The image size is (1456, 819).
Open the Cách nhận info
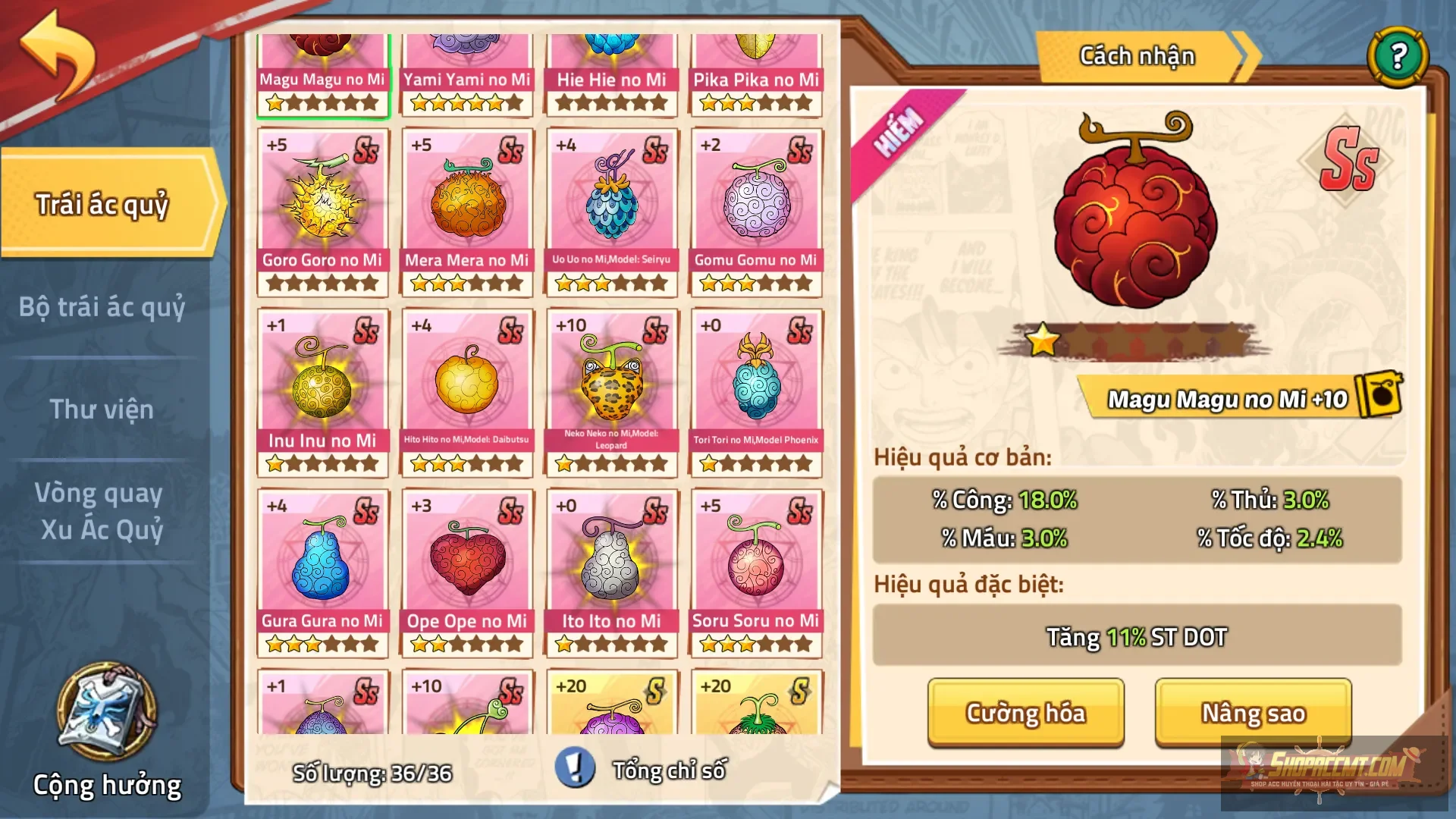1137,56
